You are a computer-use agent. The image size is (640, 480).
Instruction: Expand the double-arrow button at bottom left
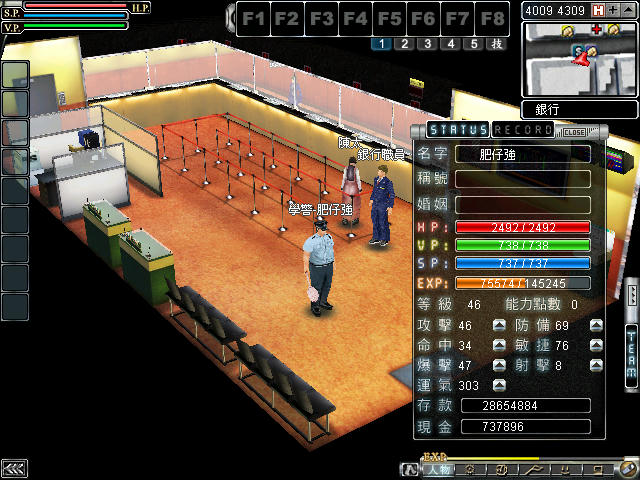(x=14, y=468)
